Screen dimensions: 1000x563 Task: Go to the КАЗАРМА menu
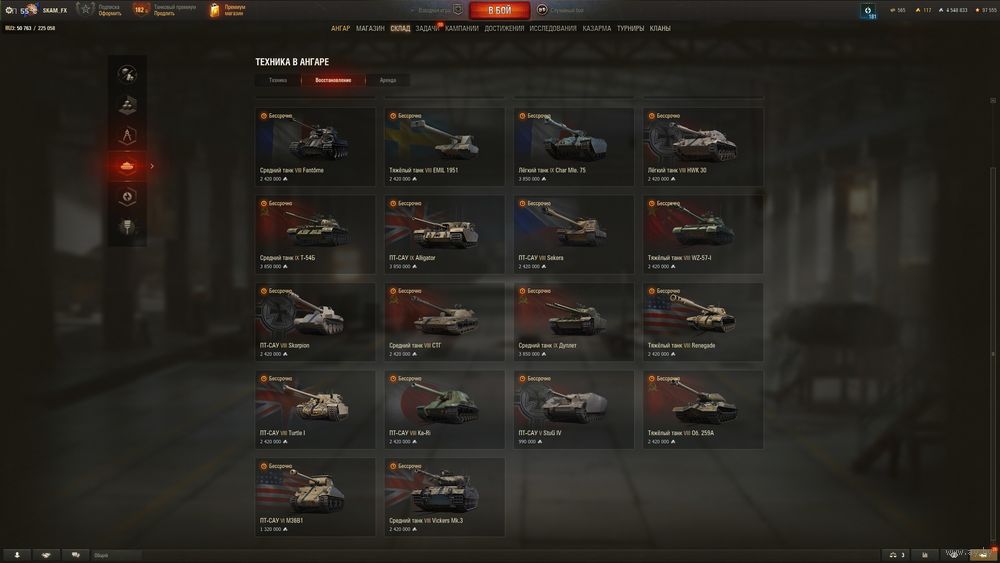tap(597, 28)
